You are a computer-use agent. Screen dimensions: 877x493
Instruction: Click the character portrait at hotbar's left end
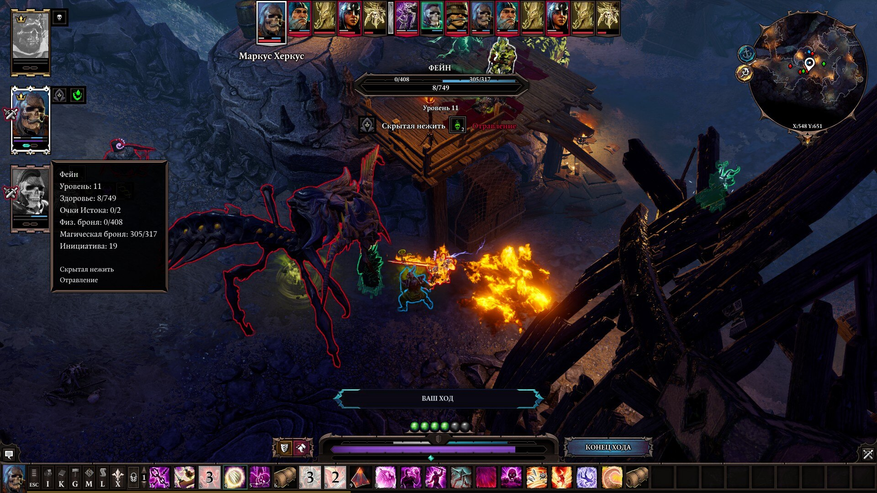tap(13, 477)
